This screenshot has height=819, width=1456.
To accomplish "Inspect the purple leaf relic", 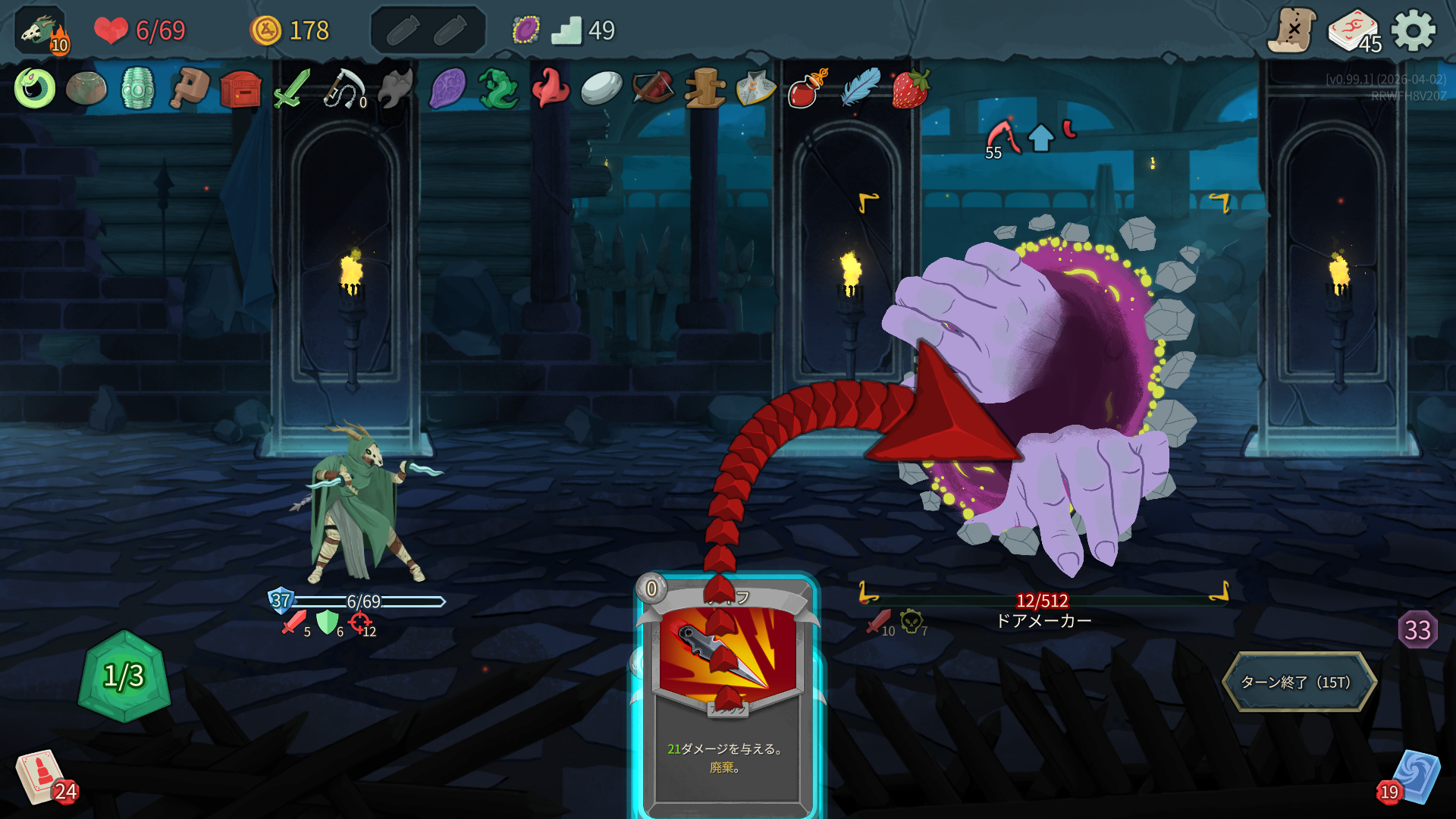I will click(x=447, y=89).
